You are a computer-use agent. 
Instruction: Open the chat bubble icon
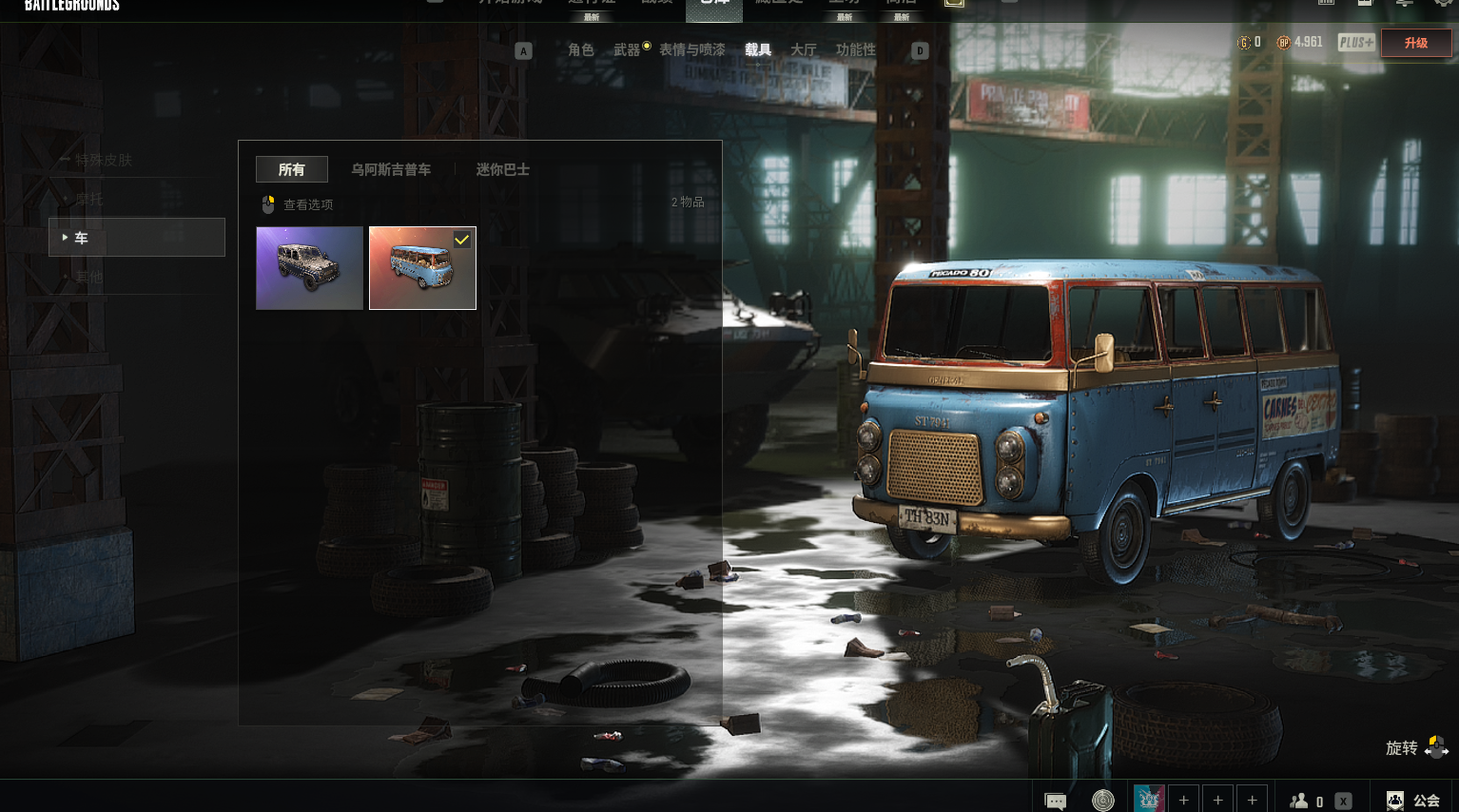1055,801
